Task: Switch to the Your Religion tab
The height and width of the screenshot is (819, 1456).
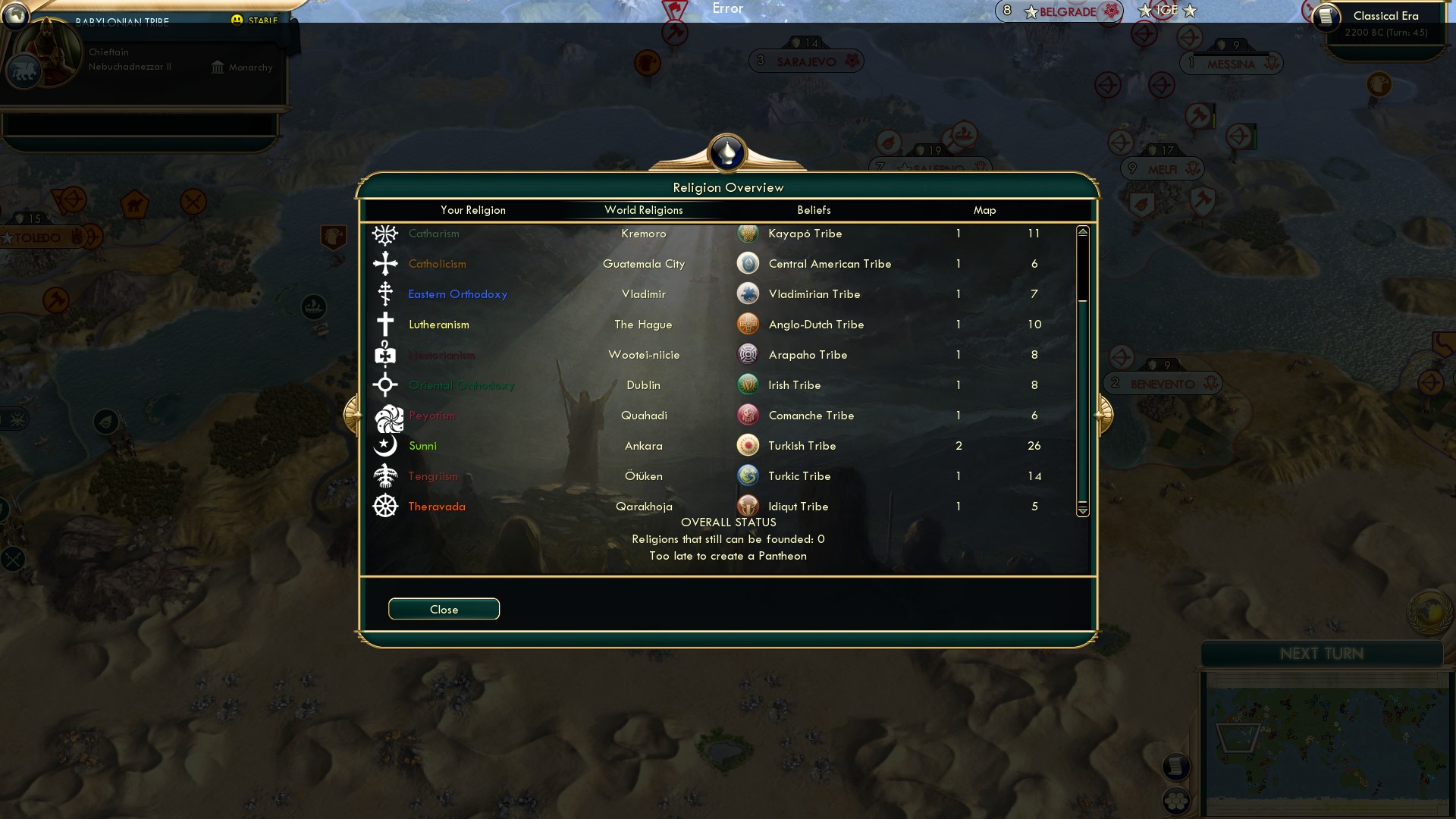Action: pyautogui.click(x=474, y=210)
